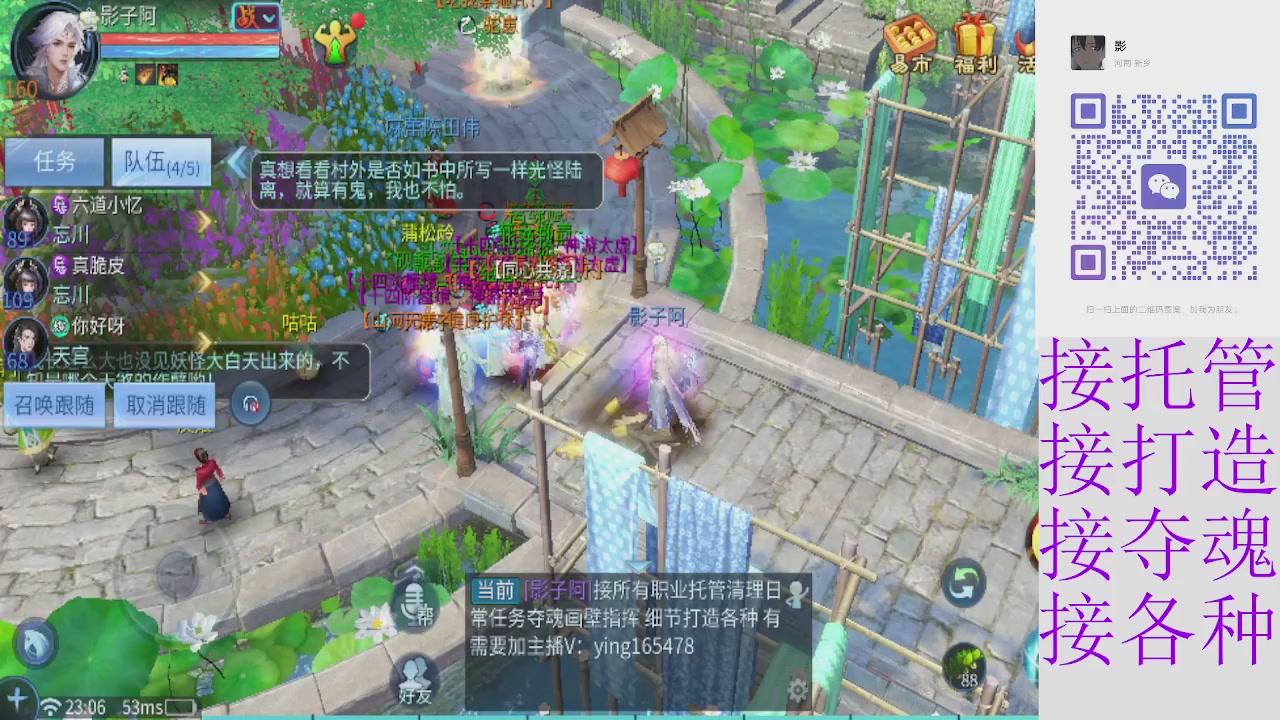This screenshot has height=720, width=1280.
Task: Tap the yellow emote figure icon top center
Action: pyautogui.click(x=334, y=40)
